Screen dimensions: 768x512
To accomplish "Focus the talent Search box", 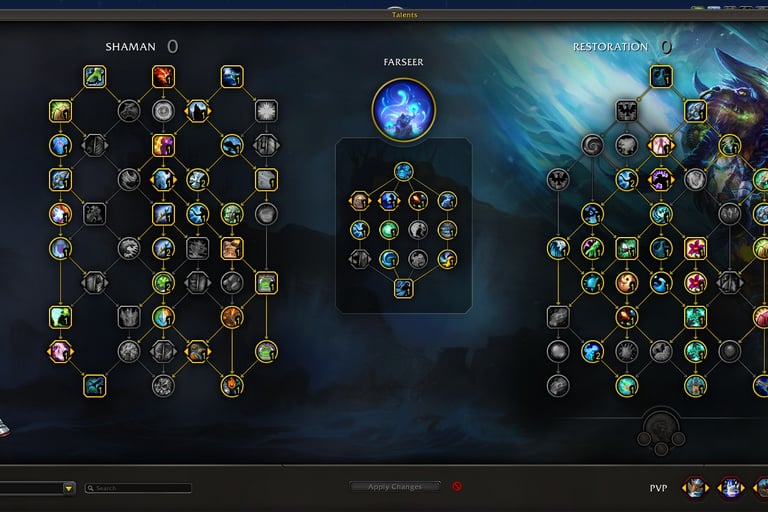I will [x=138, y=488].
